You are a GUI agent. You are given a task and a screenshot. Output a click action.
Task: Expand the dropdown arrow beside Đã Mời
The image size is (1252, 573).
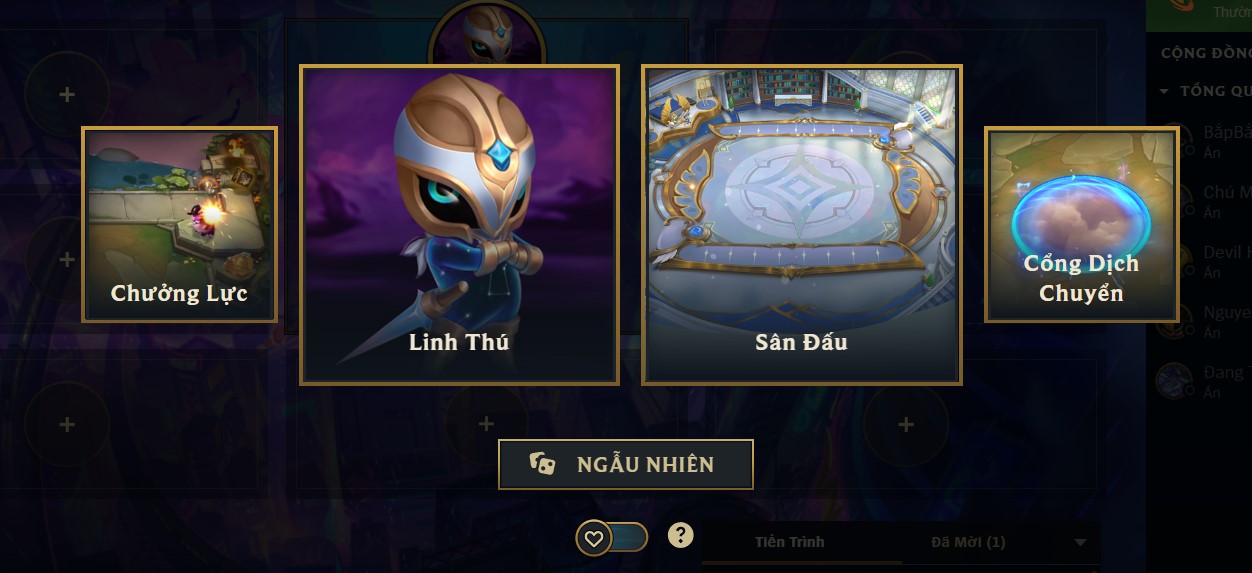1080,542
